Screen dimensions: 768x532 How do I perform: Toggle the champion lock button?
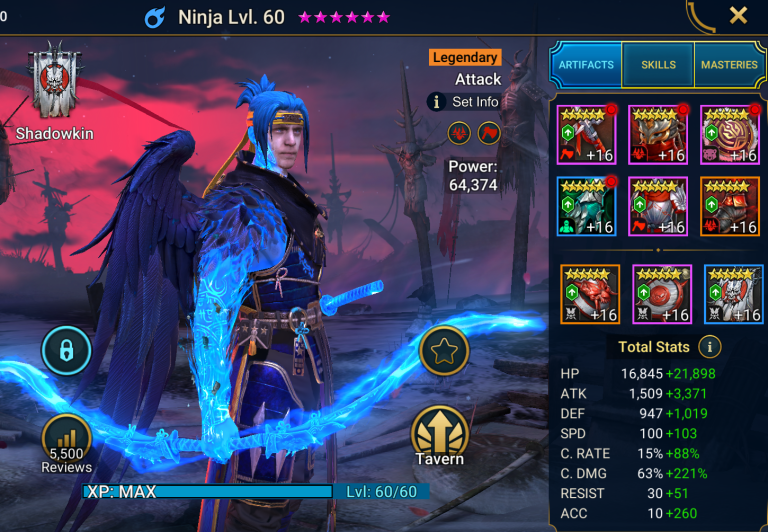click(66, 351)
